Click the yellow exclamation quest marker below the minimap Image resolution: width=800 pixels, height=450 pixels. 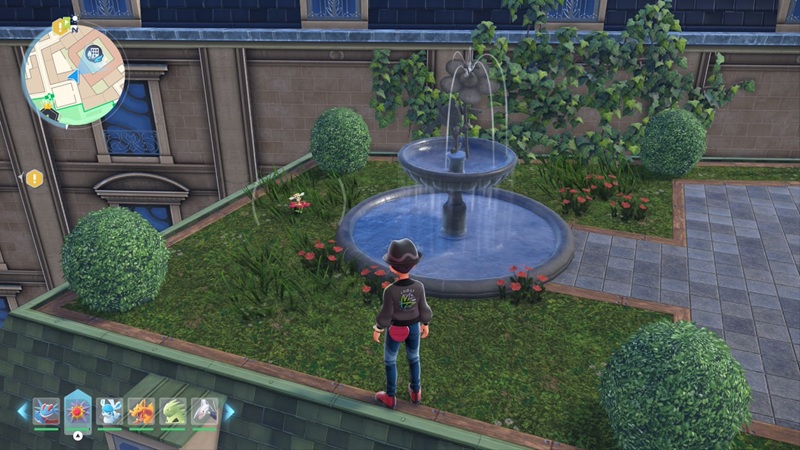[x=34, y=178]
